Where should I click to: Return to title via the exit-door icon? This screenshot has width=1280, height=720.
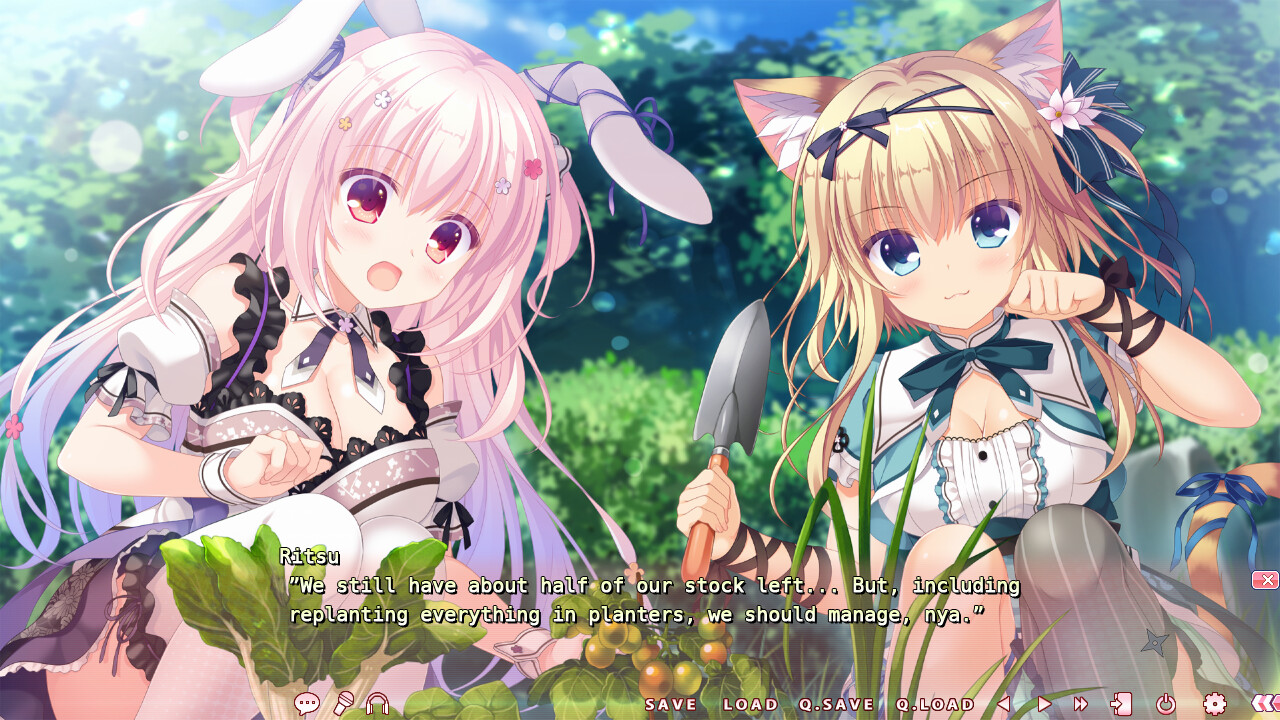coord(1124,703)
